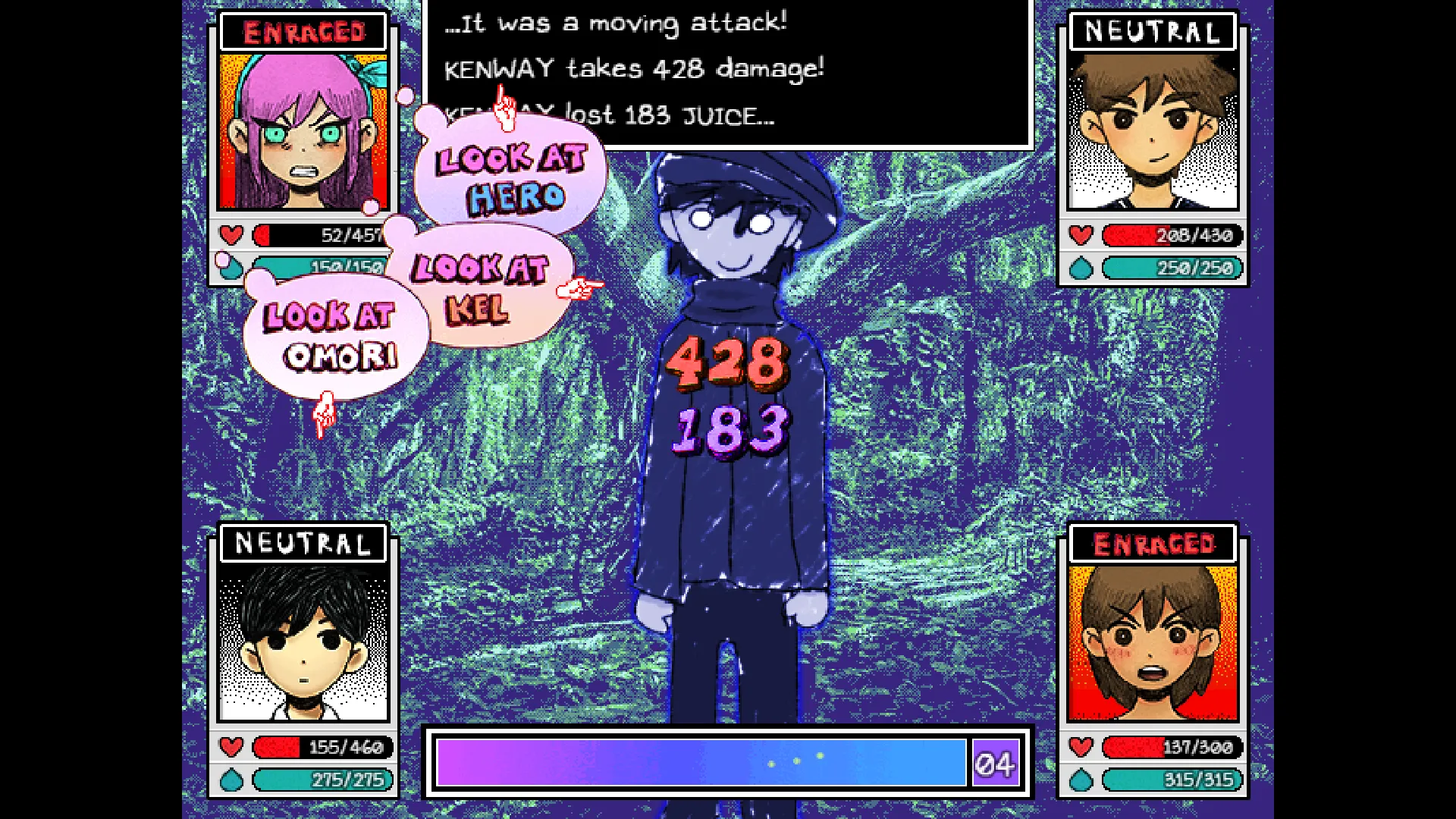Choose the enraged brown-haired boy's portrait
This screenshot has width=1456, height=819.
1153,643
